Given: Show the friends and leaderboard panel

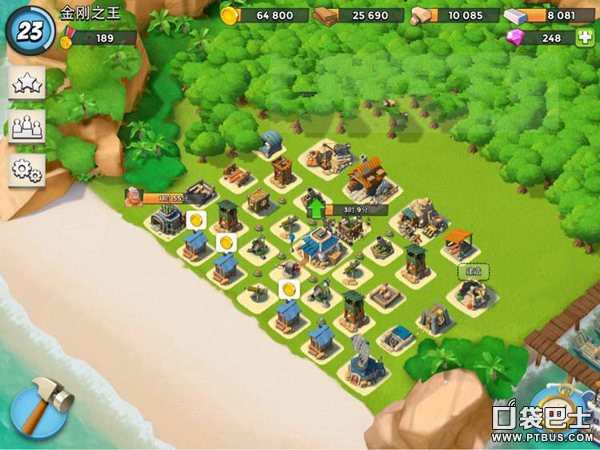Looking at the screenshot, I should coord(27,128).
